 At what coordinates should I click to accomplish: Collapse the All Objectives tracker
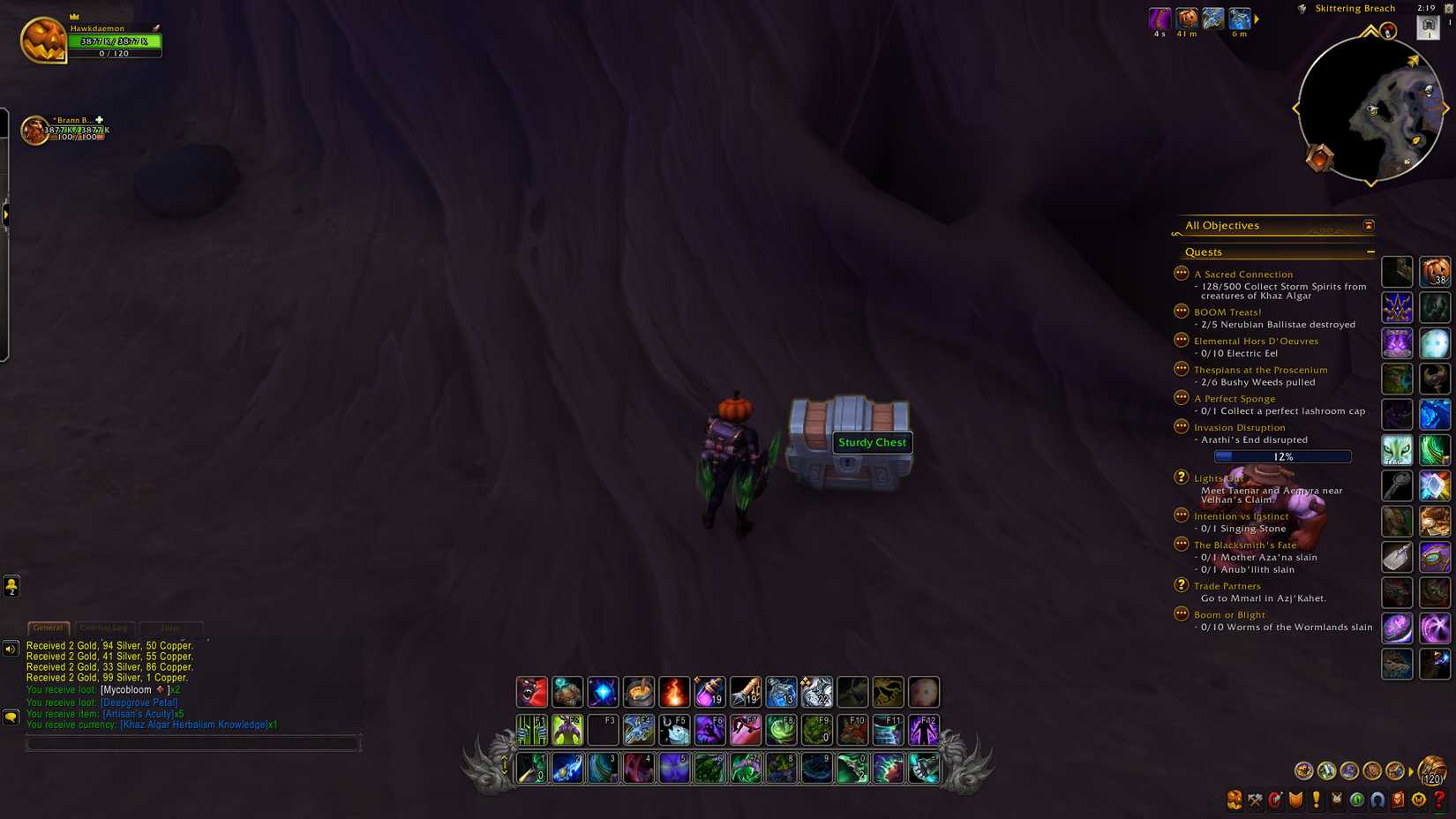click(1368, 226)
